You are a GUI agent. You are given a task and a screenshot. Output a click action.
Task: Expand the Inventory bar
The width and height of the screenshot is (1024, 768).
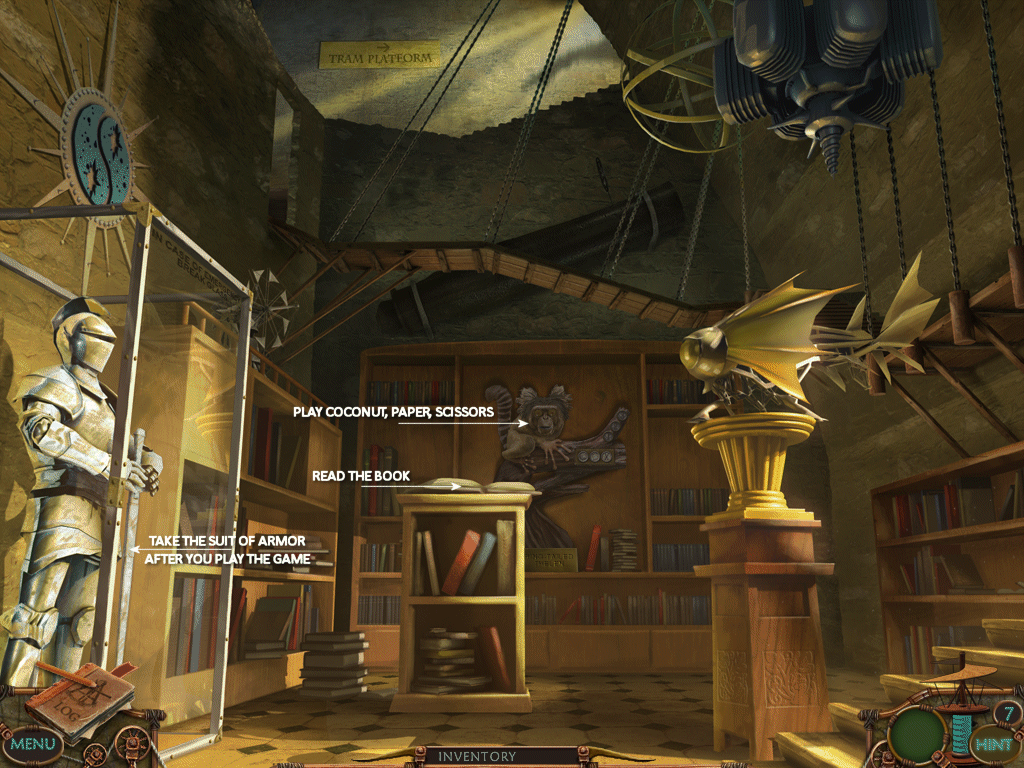pyautogui.click(x=477, y=757)
